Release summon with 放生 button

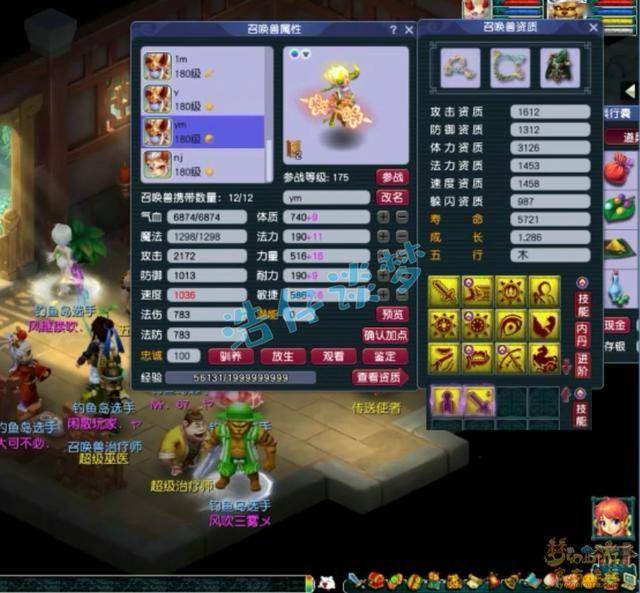(x=282, y=356)
